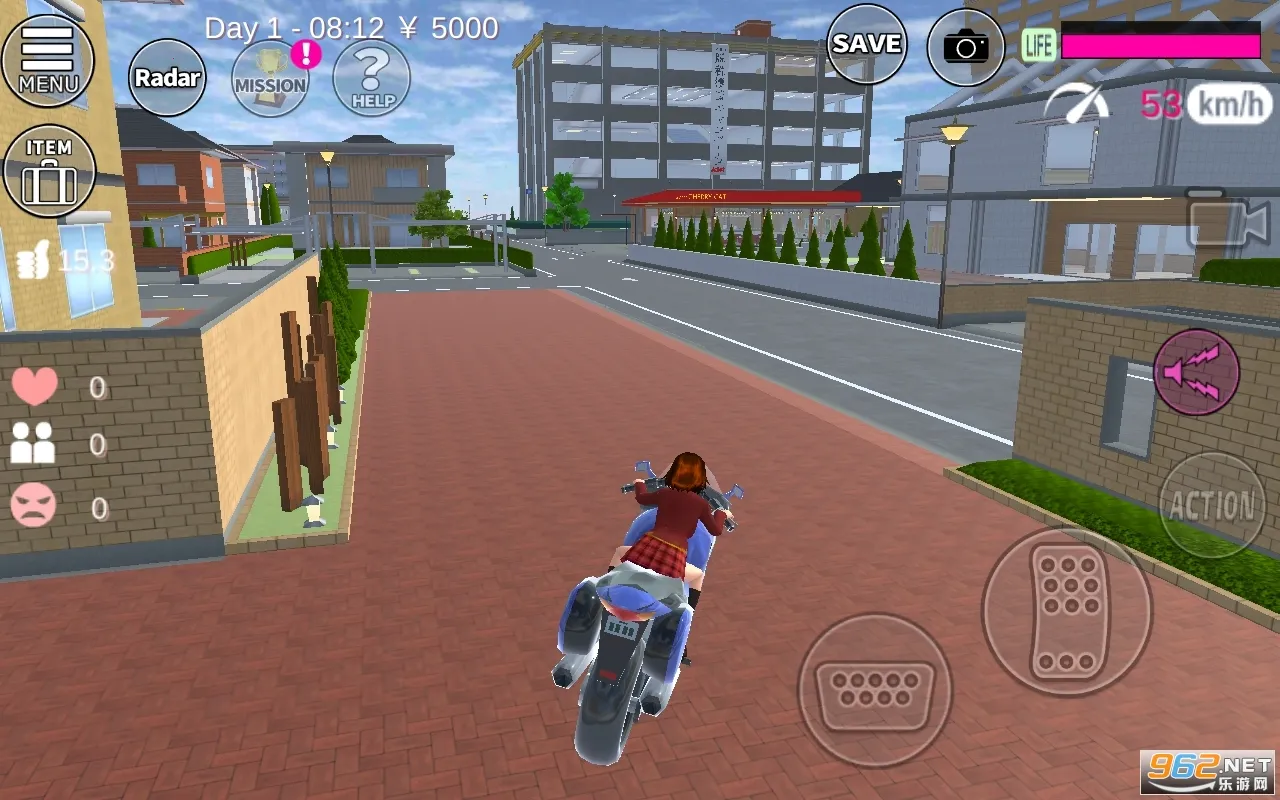Toggle the Radar display
1280x800 pixels.
167,78
